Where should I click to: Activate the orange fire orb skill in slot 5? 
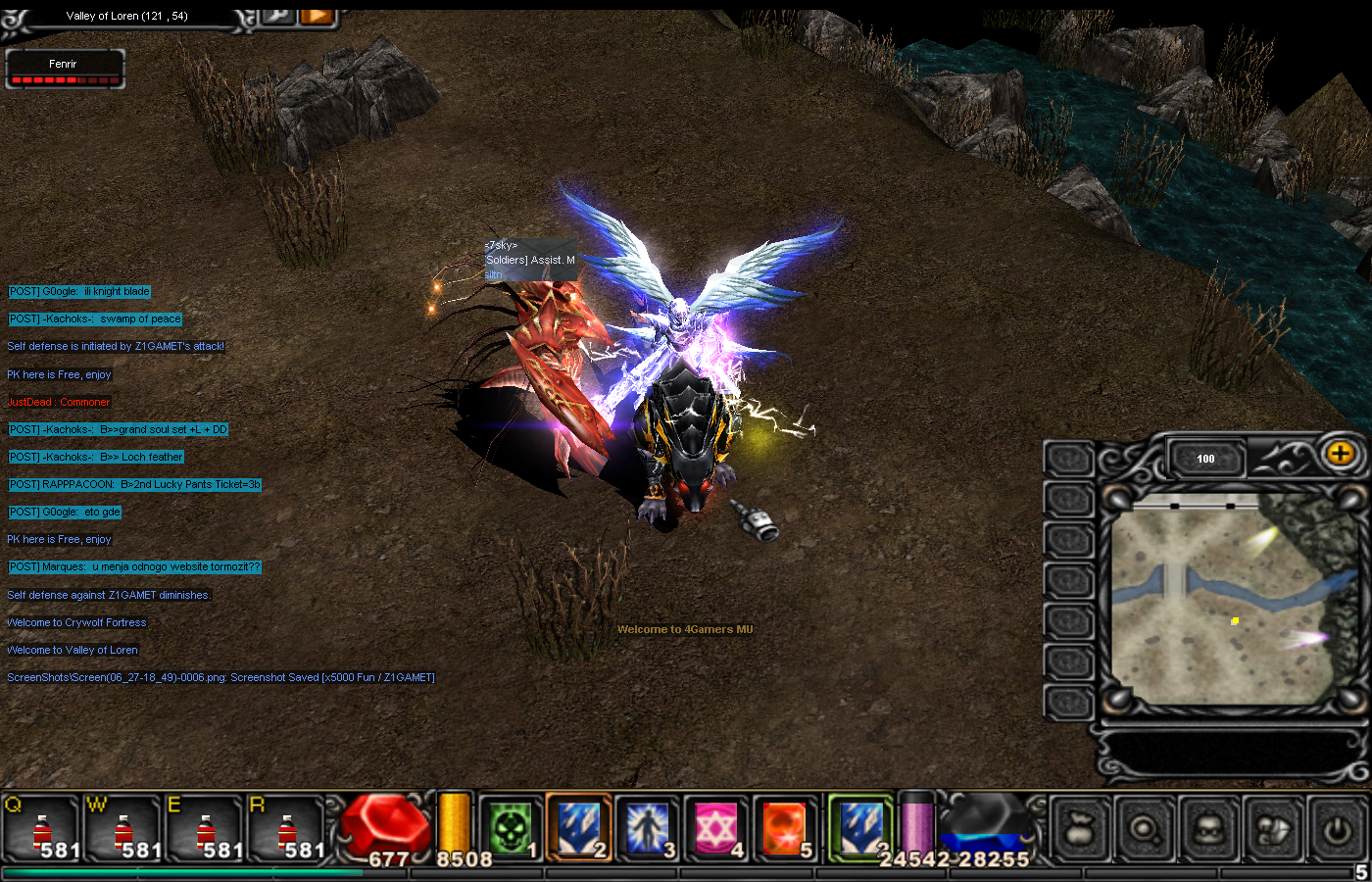click(x=784, y=829)
